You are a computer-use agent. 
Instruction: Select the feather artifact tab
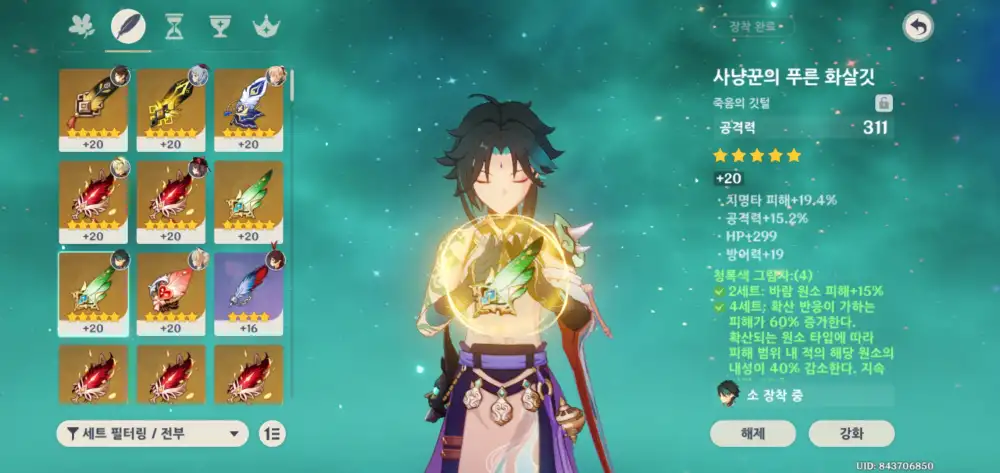[x=127, y=25]
